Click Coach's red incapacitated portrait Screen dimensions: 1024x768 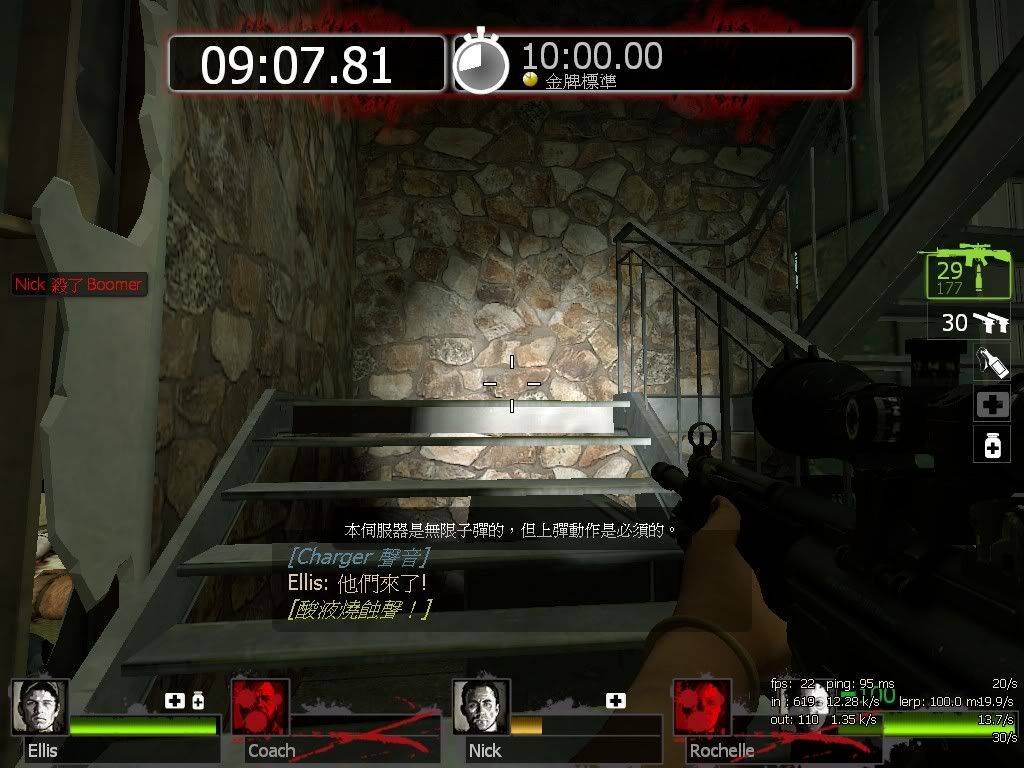tap(260, 707)
